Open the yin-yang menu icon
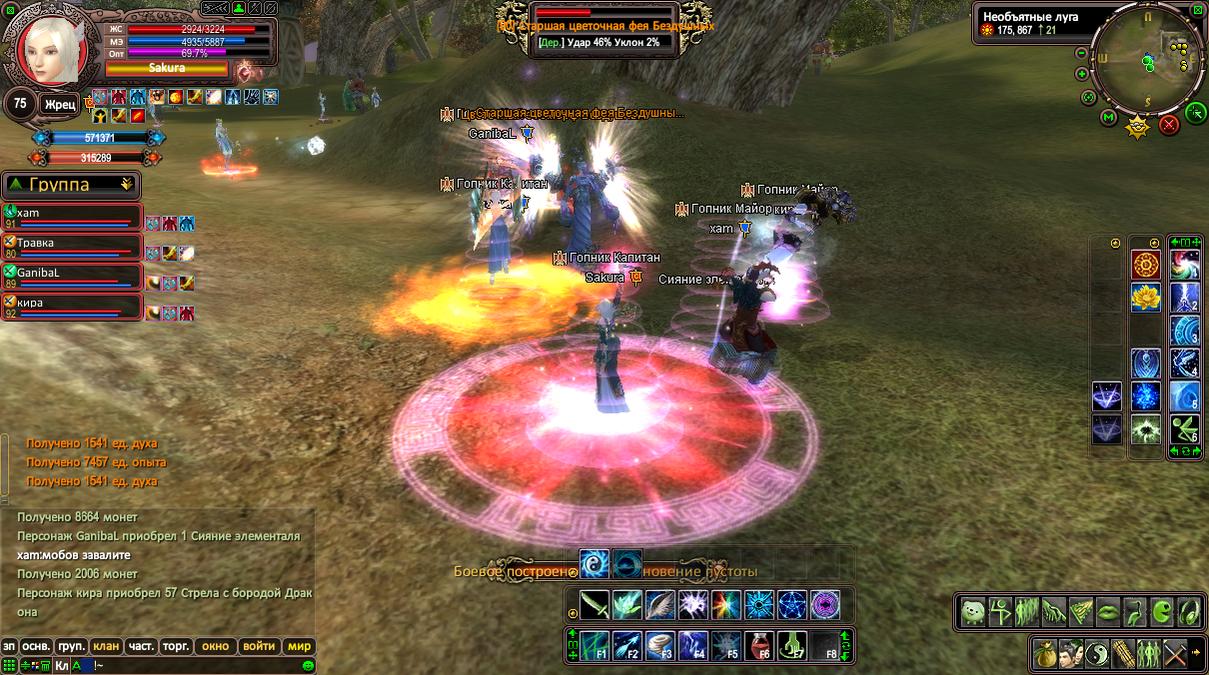This screenshot has width=1209, height=675. click(1097, 653)
